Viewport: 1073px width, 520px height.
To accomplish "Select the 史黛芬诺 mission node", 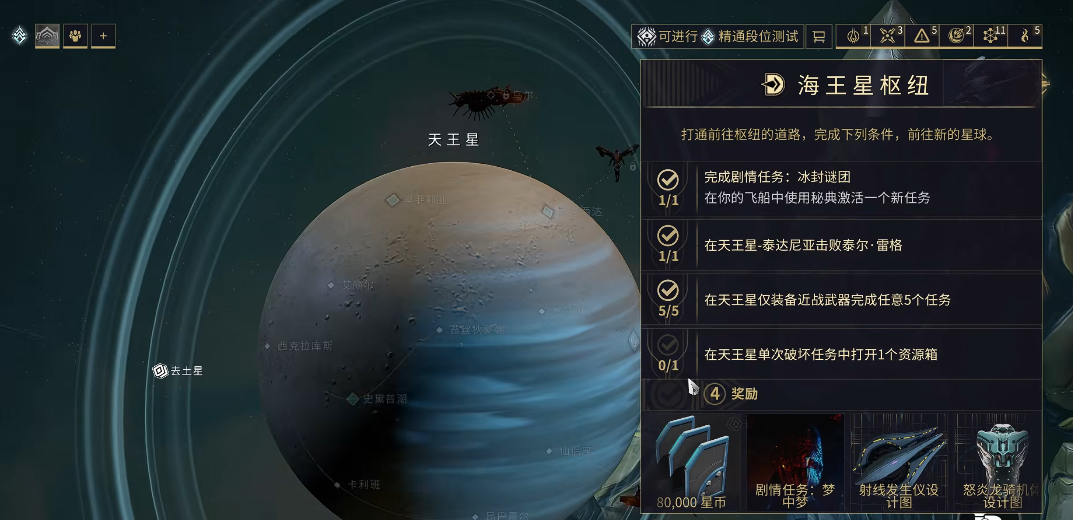I will (x=377, y=399).
